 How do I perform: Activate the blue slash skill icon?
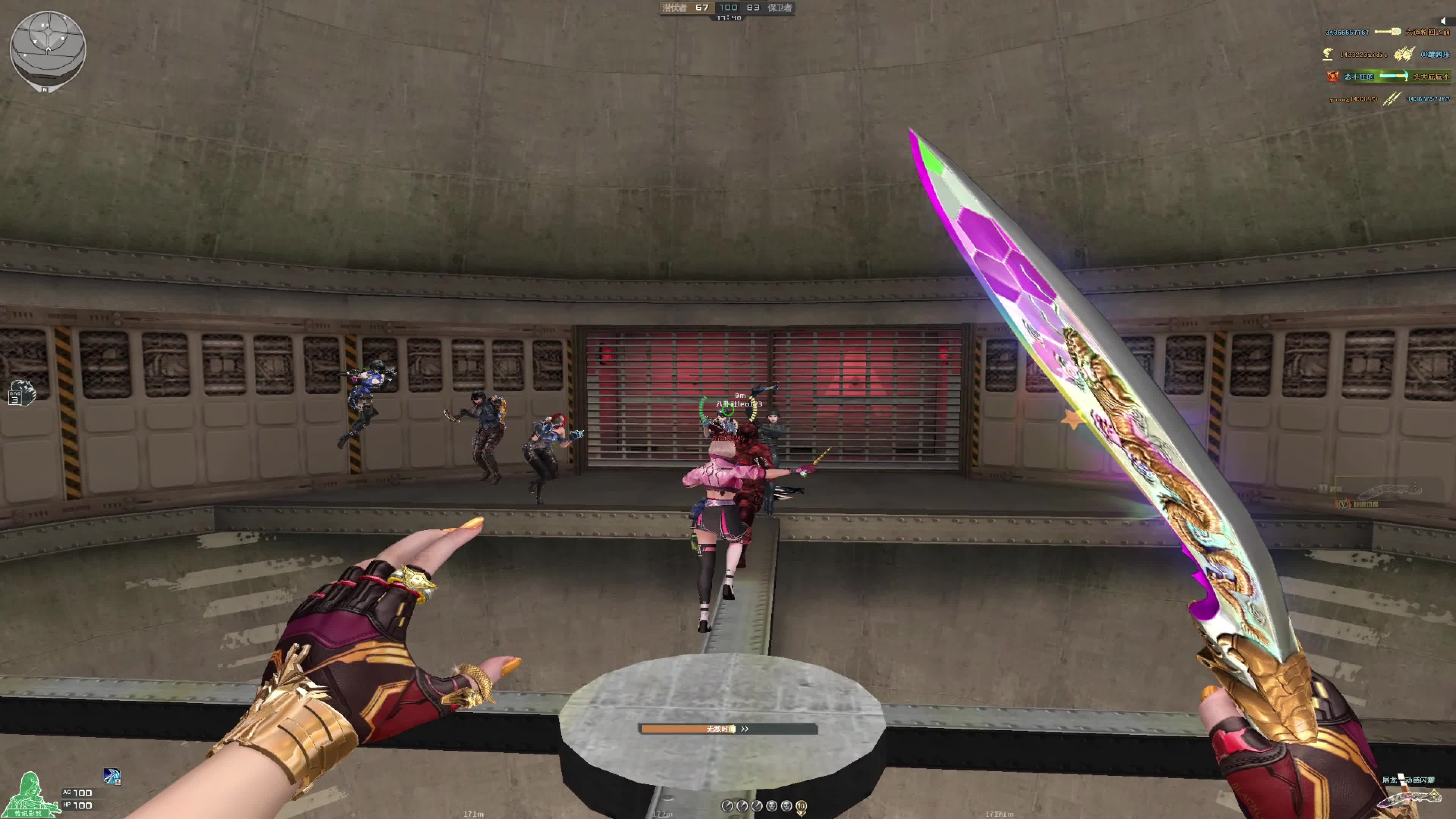pyautogui.click(x=112, y=776)
